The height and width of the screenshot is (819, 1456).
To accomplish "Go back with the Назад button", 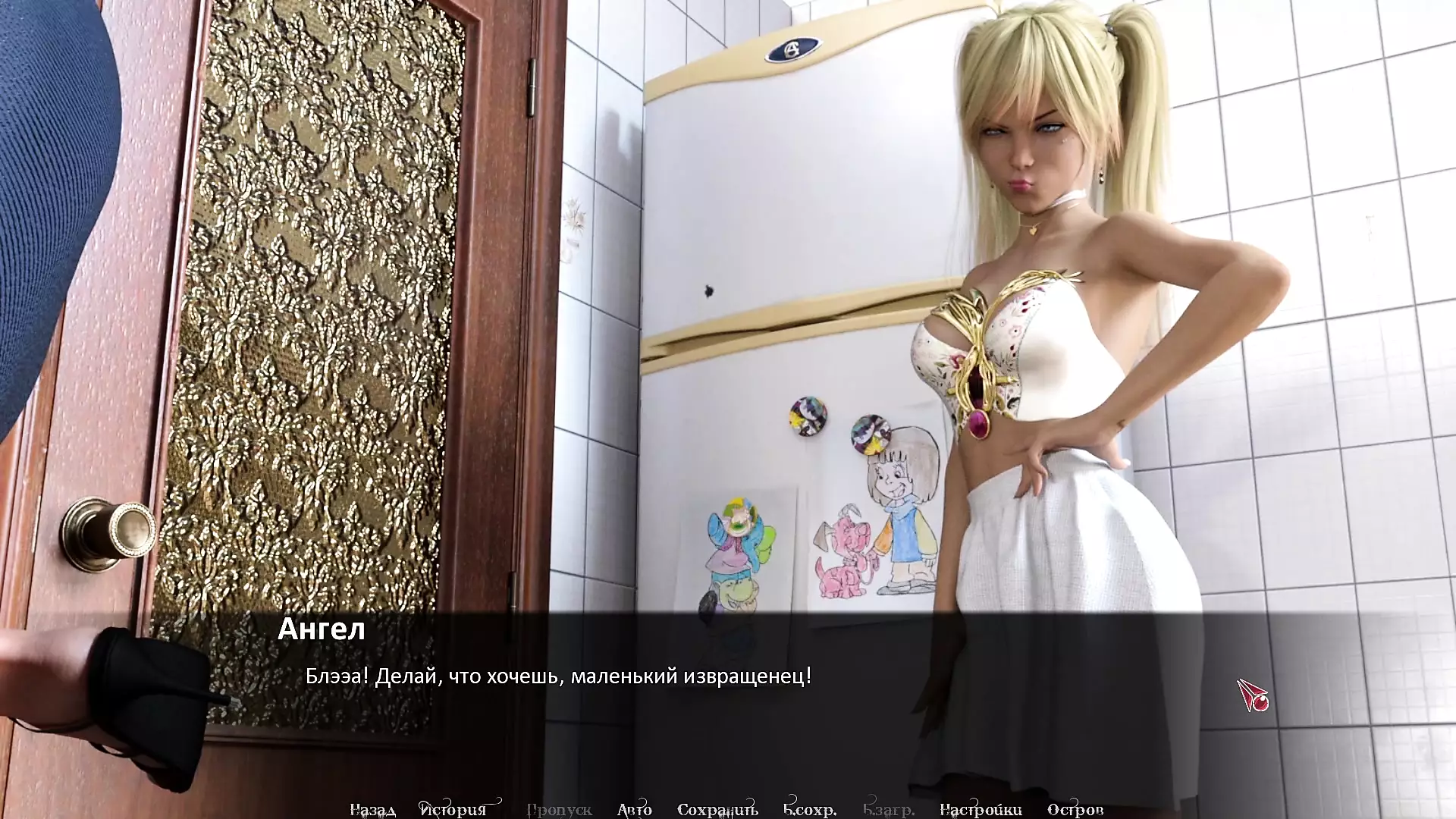I will click(x=372, y=810).
